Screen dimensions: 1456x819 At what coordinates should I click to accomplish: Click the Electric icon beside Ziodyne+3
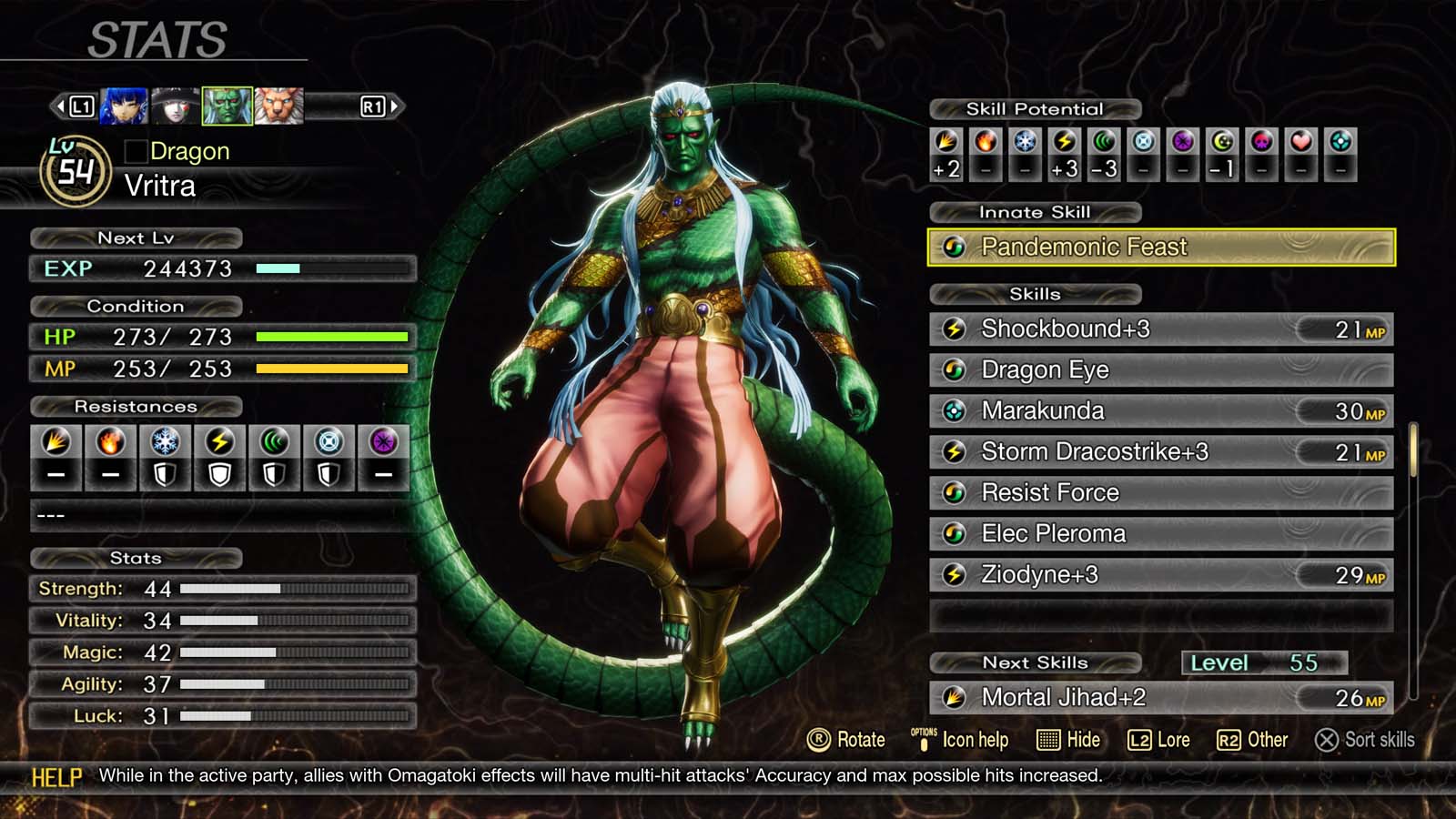click(955, 575)
